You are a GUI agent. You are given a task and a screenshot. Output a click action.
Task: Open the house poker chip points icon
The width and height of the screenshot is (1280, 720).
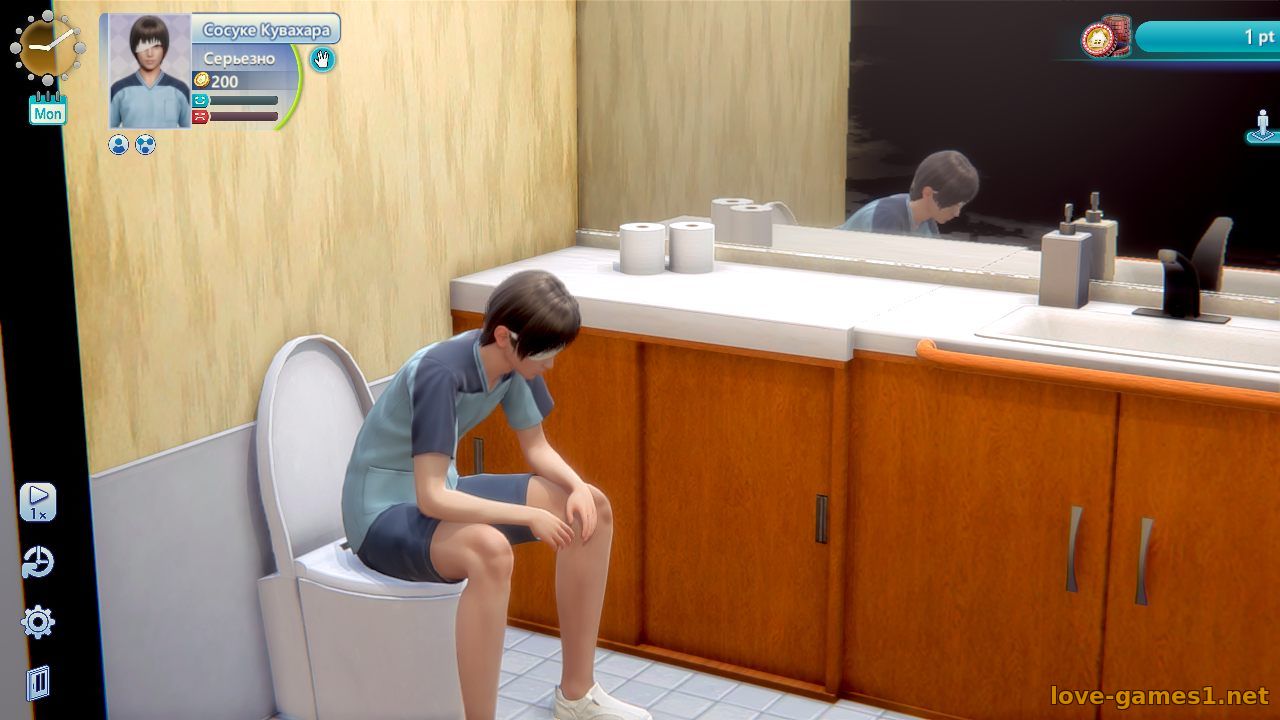tap(1104, 38)
